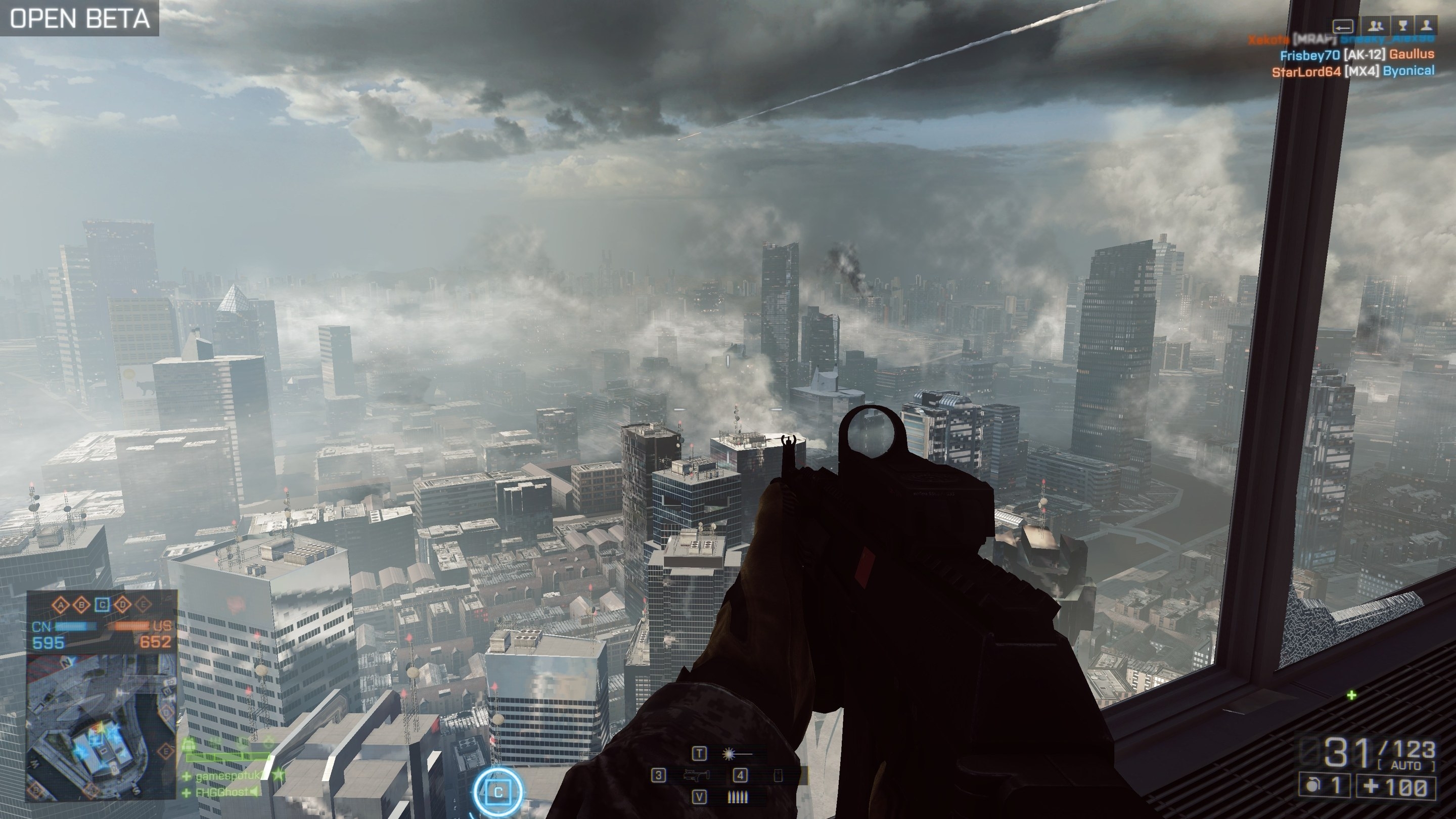Click the glowing blue C capture marker

498,792
